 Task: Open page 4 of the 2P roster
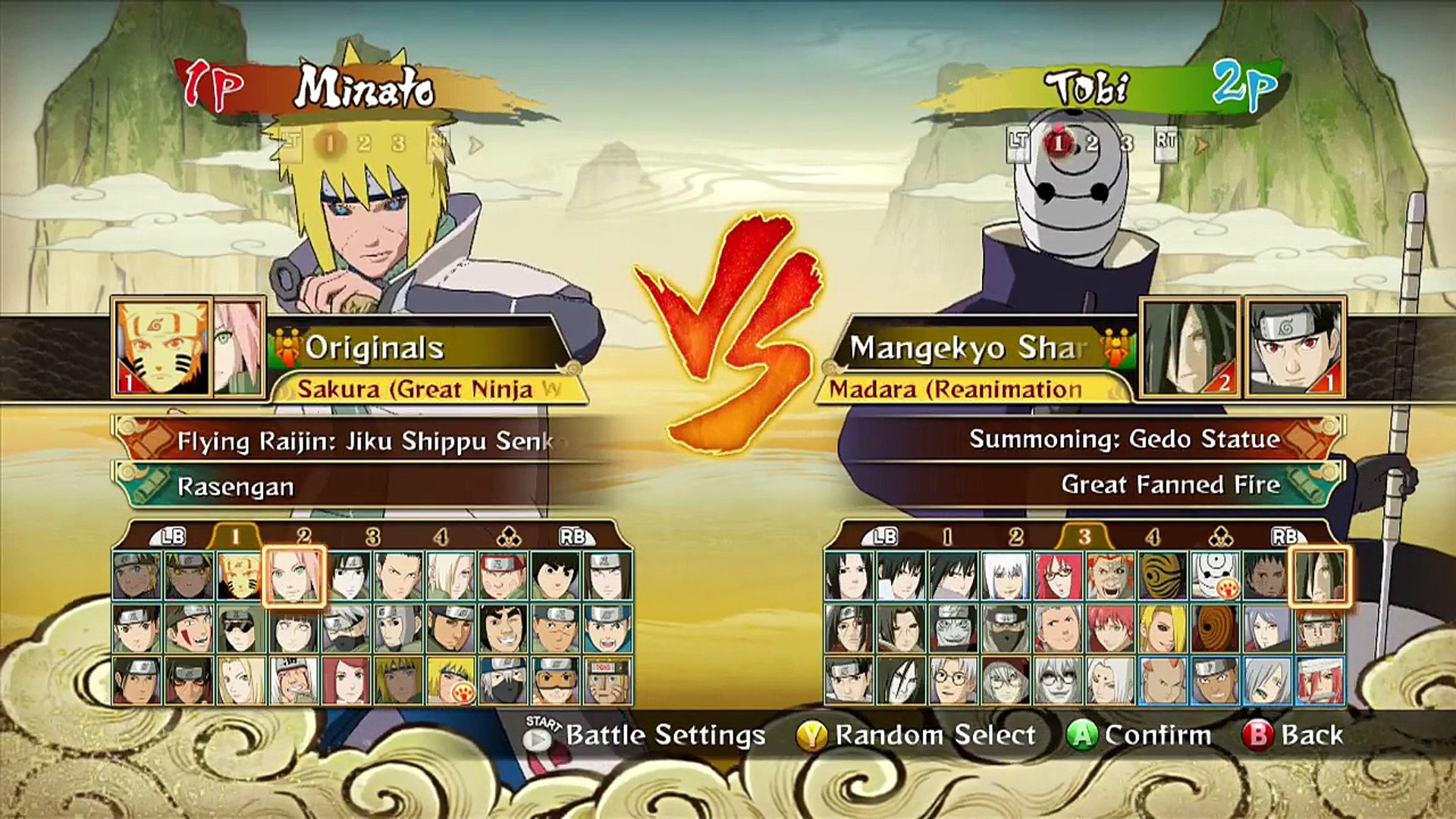coord(1153,537)
